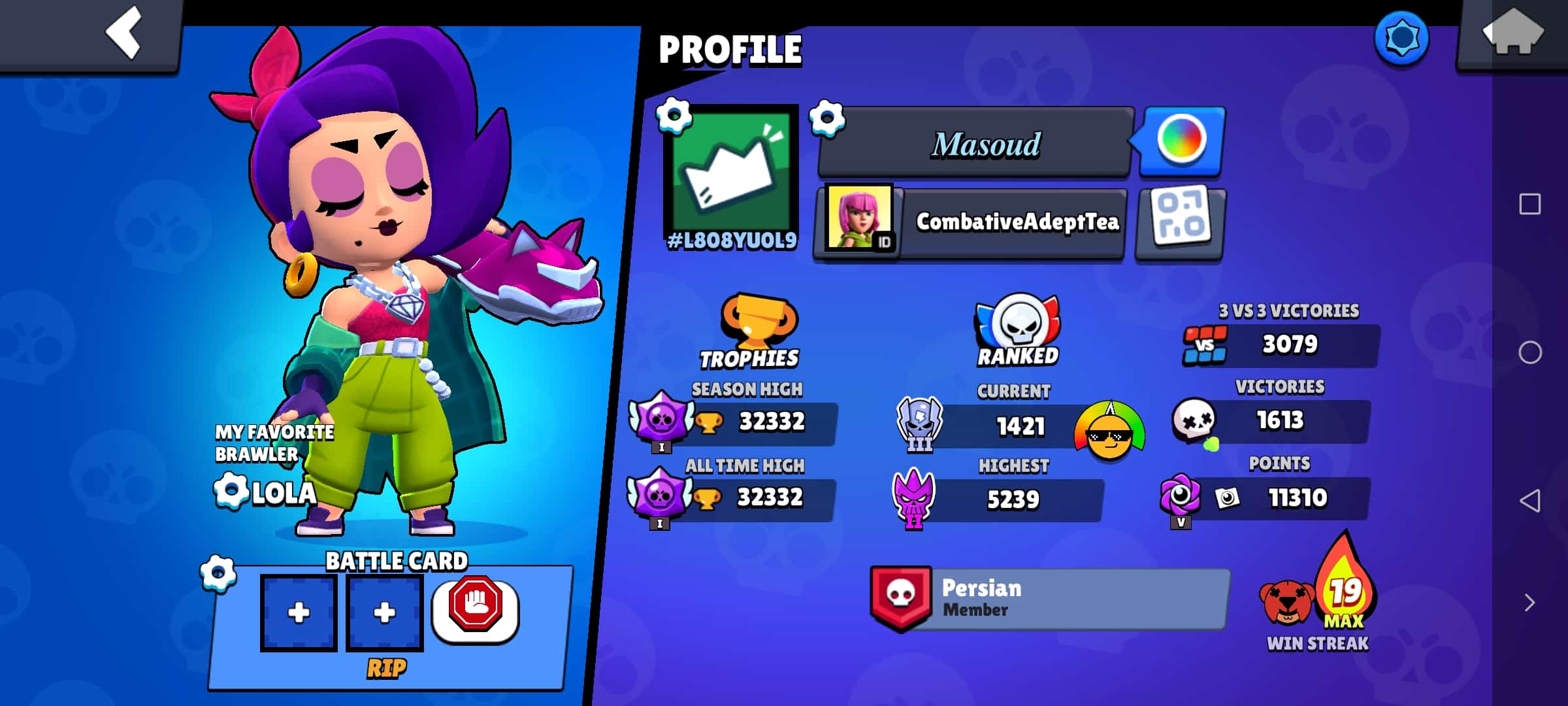Screen dimensions: 1568x706
Task: Go back using the white arrow
Action: (x=124, y=33)
